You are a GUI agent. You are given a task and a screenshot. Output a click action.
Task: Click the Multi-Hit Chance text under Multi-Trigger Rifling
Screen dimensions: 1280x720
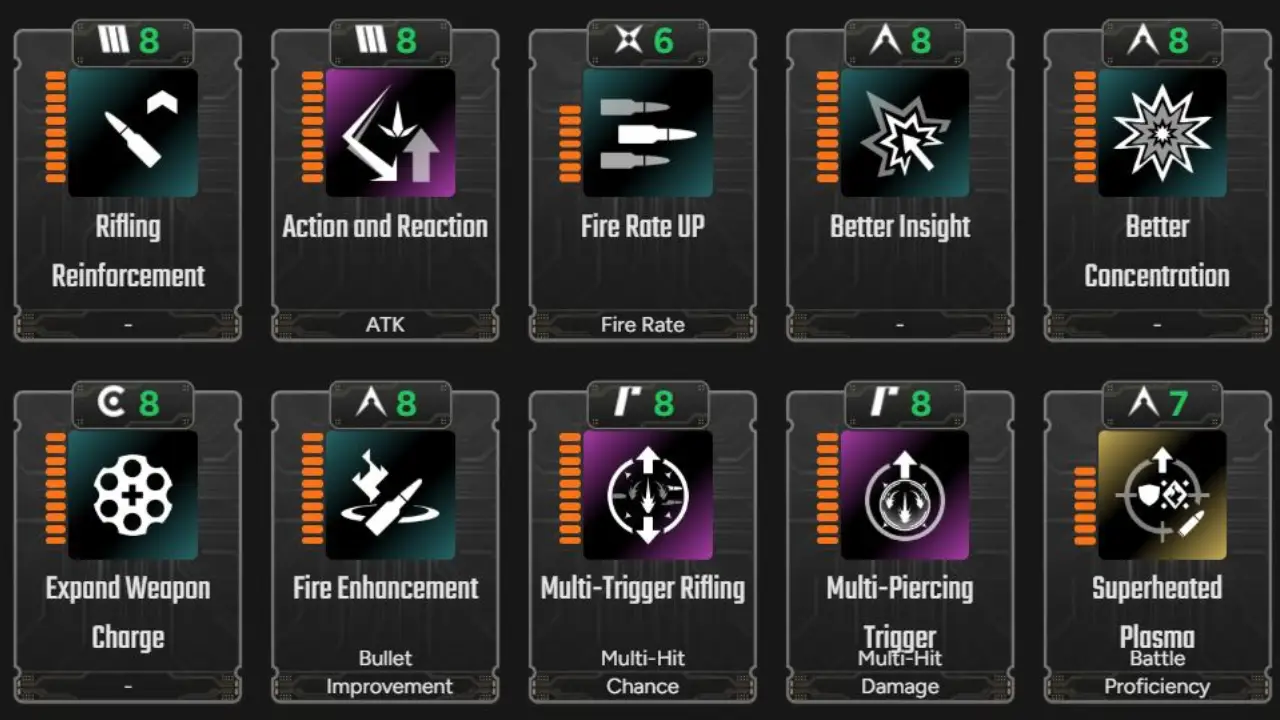[643, 672]
